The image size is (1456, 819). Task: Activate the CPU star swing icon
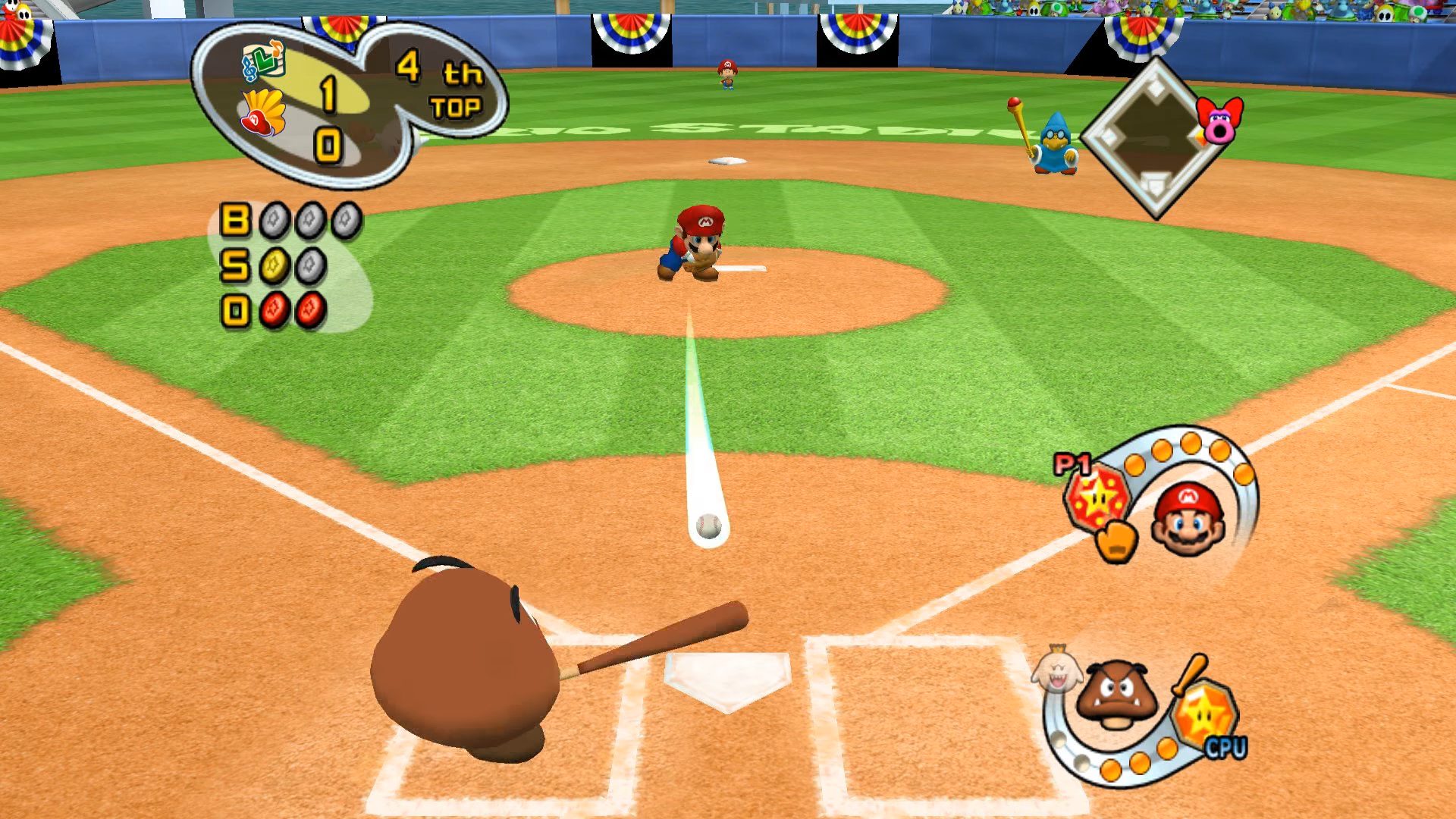pyautogui.click(x=1204, y=714)
